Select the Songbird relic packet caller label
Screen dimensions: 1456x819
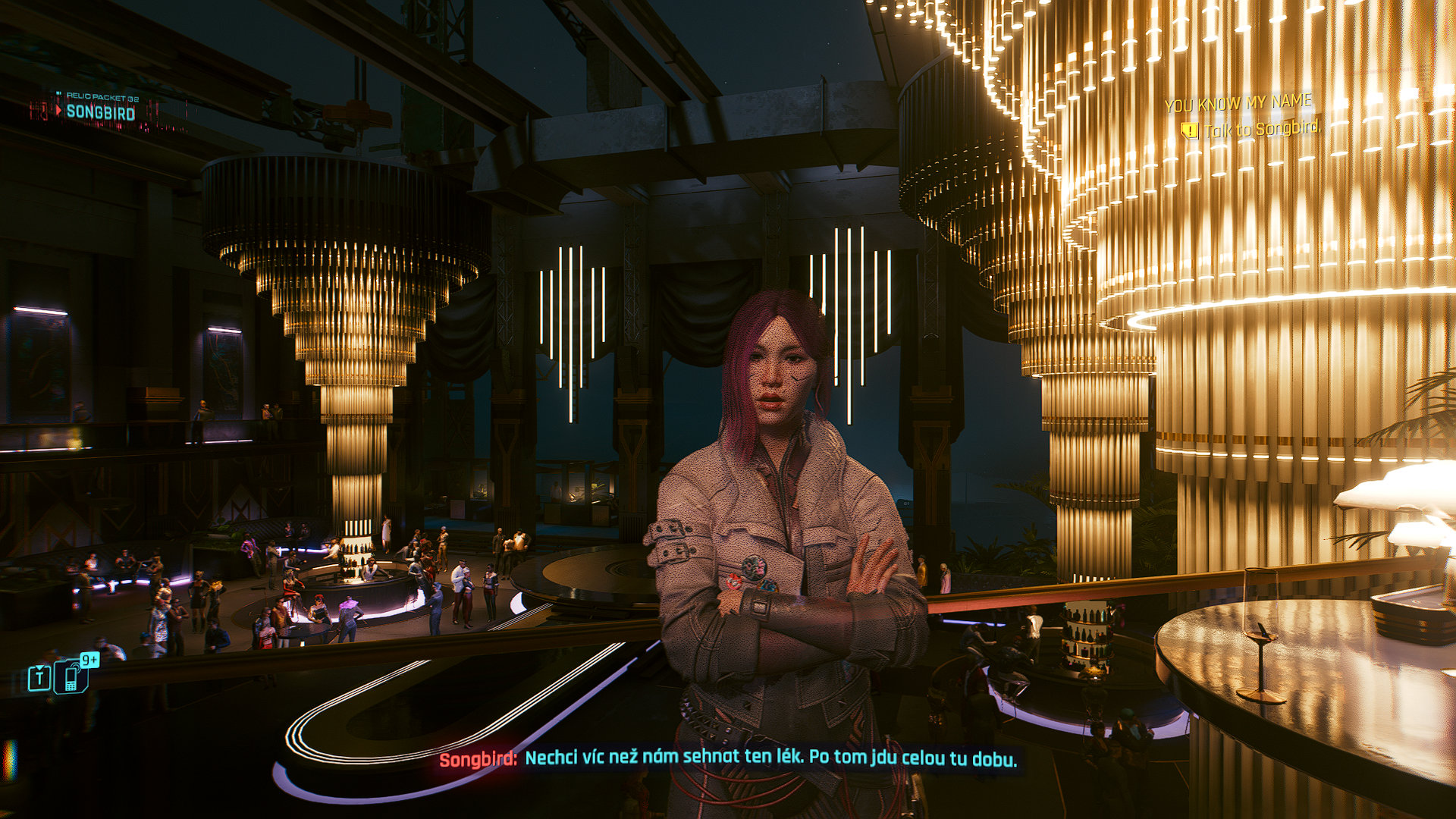point(100,112)
